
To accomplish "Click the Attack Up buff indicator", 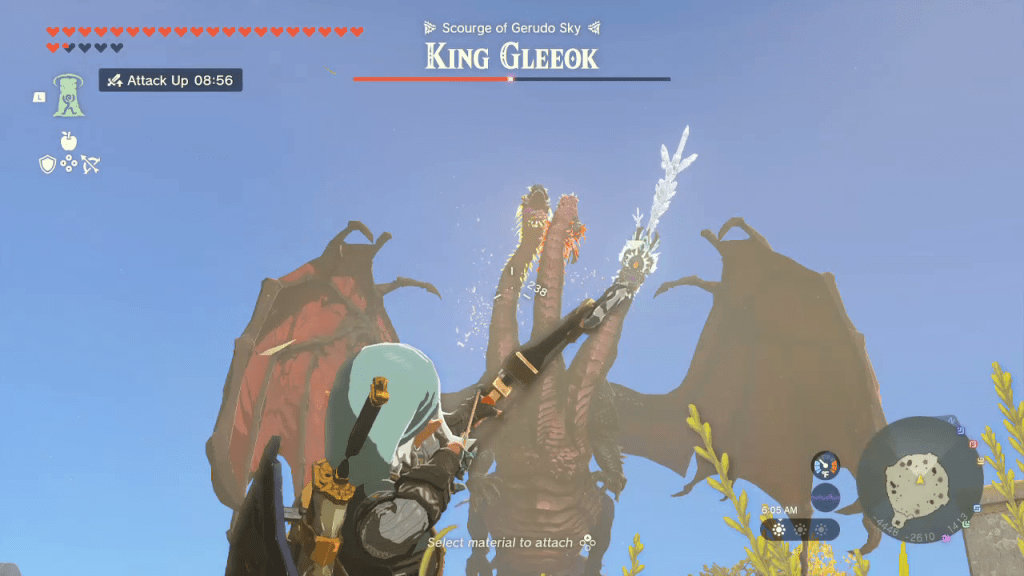I will click(x=170, y=80).
